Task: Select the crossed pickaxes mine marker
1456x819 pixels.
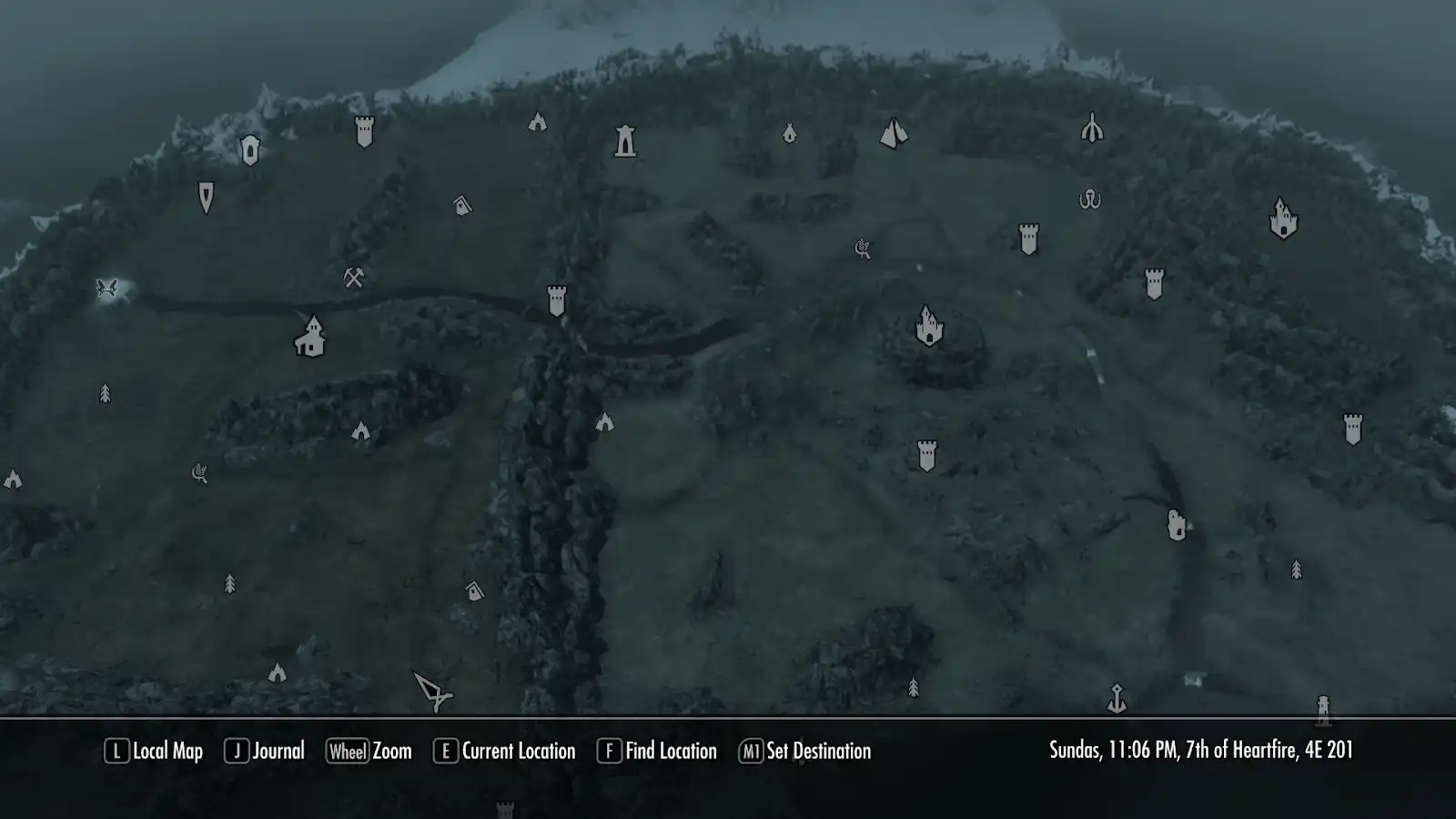Action: (354, 278)
